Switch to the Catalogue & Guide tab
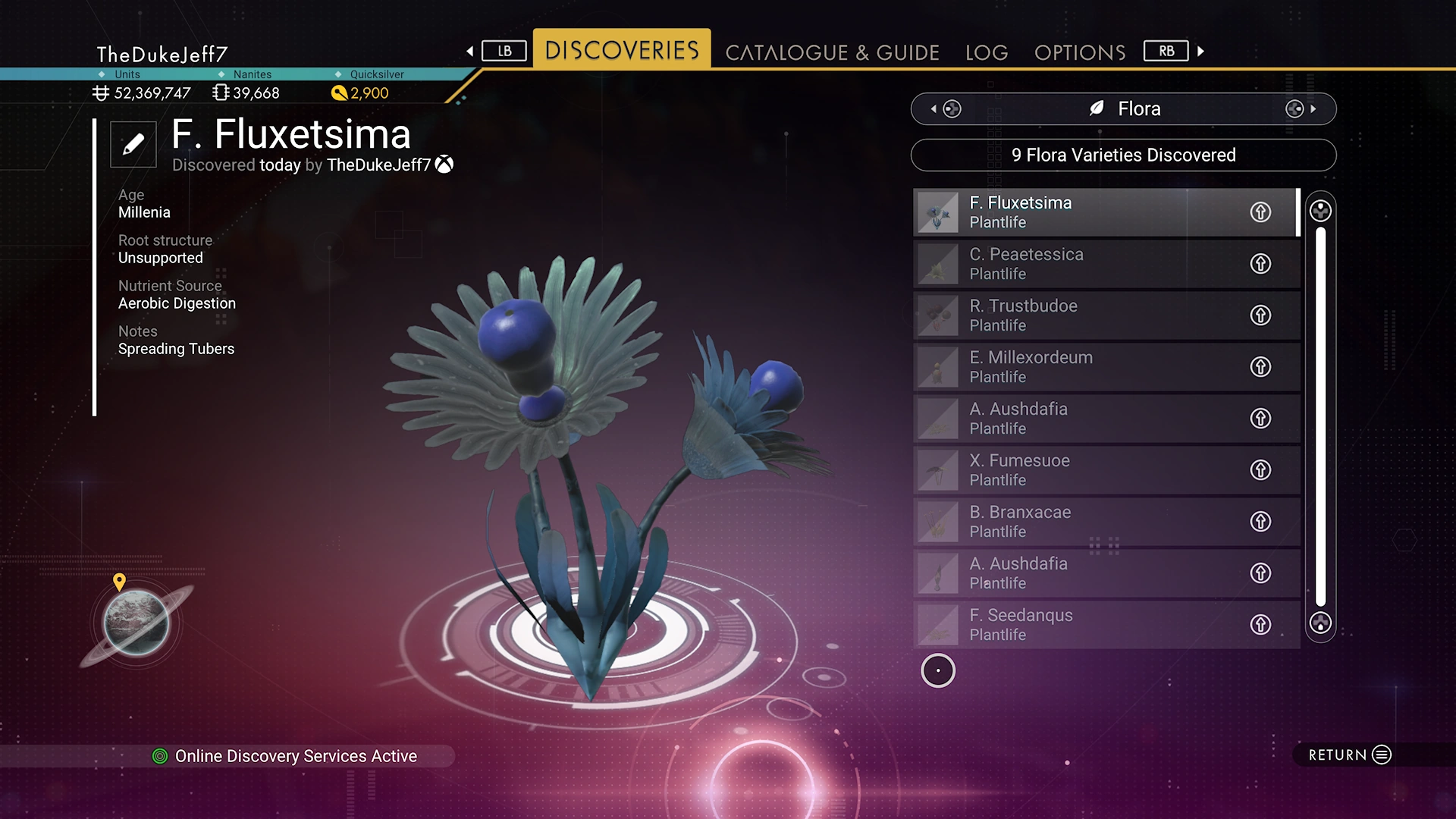Viewport: 1456px width, 819px height. 832,52
